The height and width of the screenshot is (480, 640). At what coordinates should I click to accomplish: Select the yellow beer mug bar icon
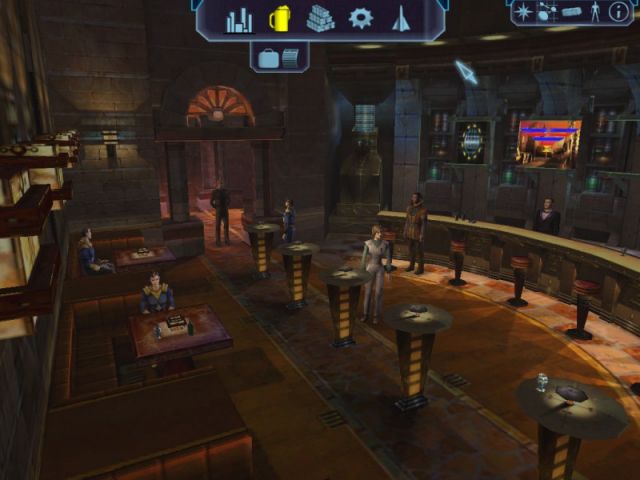[x=280, y=19]
